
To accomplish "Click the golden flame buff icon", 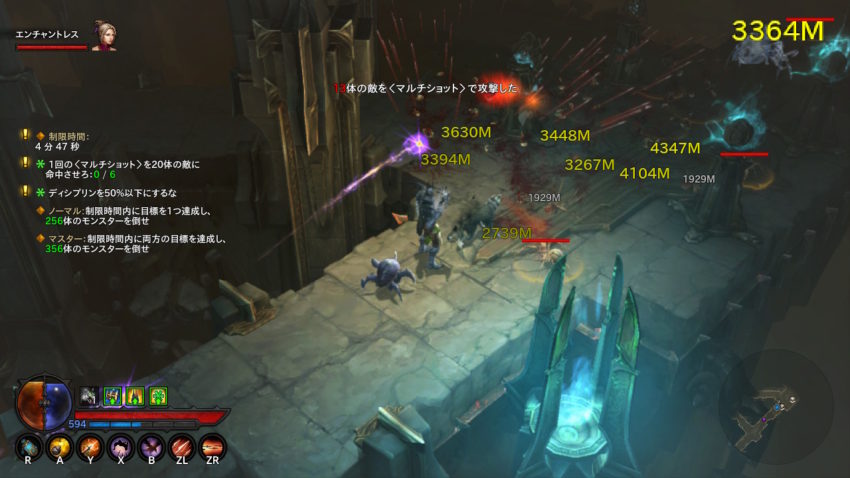I will [x=135, y=397].
